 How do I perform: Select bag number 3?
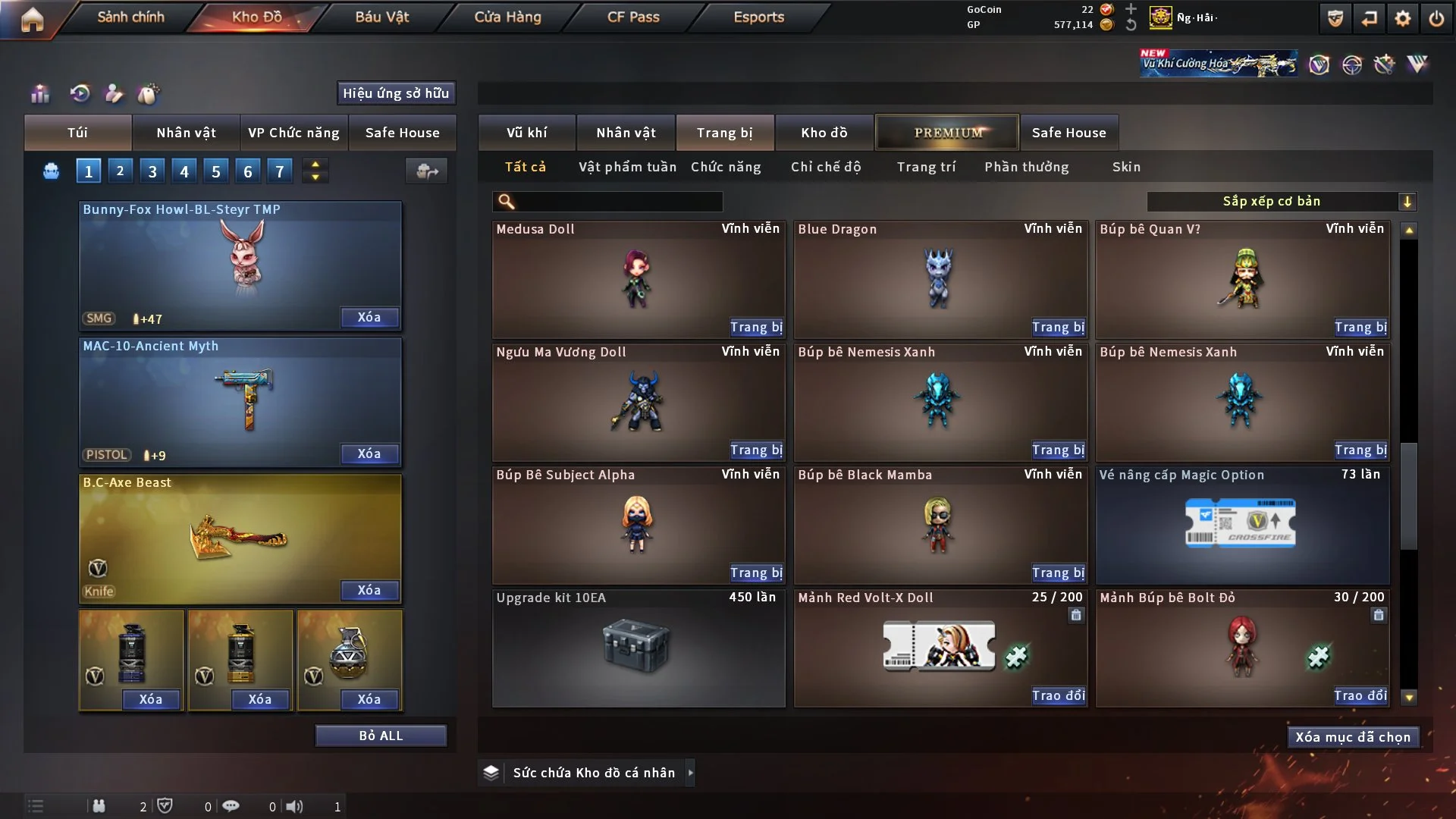pos(152,171)
